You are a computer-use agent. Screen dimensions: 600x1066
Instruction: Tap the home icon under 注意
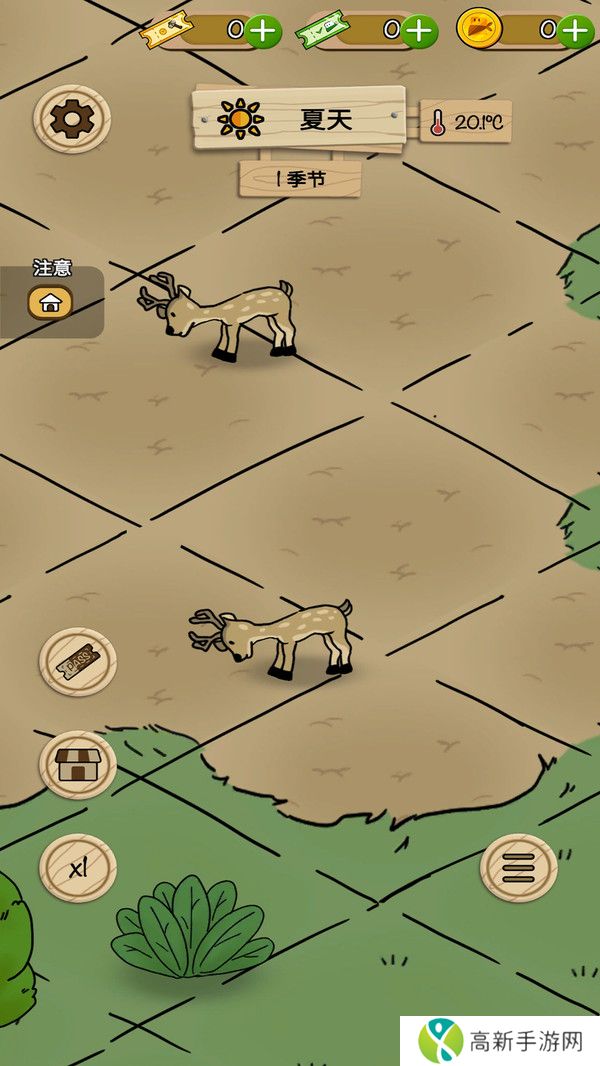click(x=51, y=301)
